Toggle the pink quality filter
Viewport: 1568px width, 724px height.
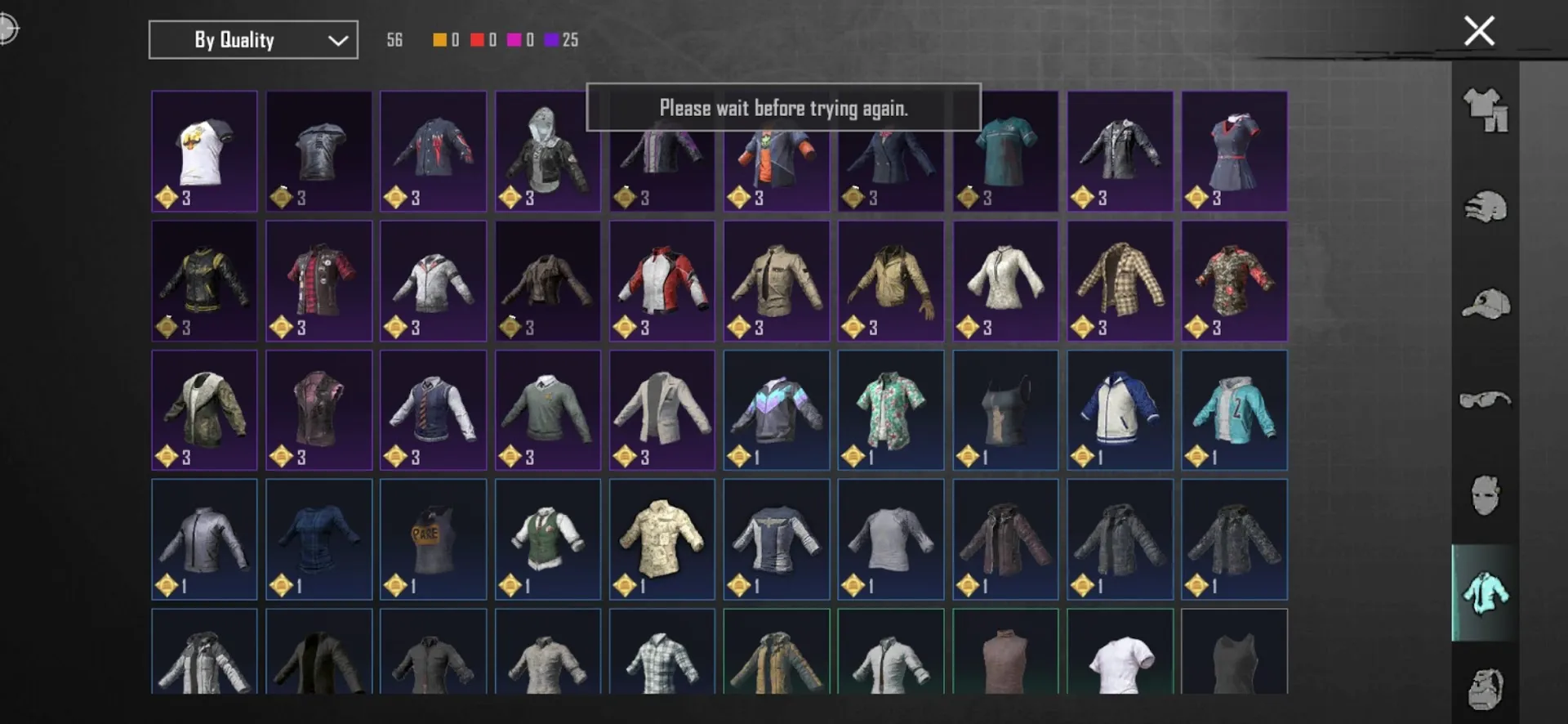[x=514, y=39]
